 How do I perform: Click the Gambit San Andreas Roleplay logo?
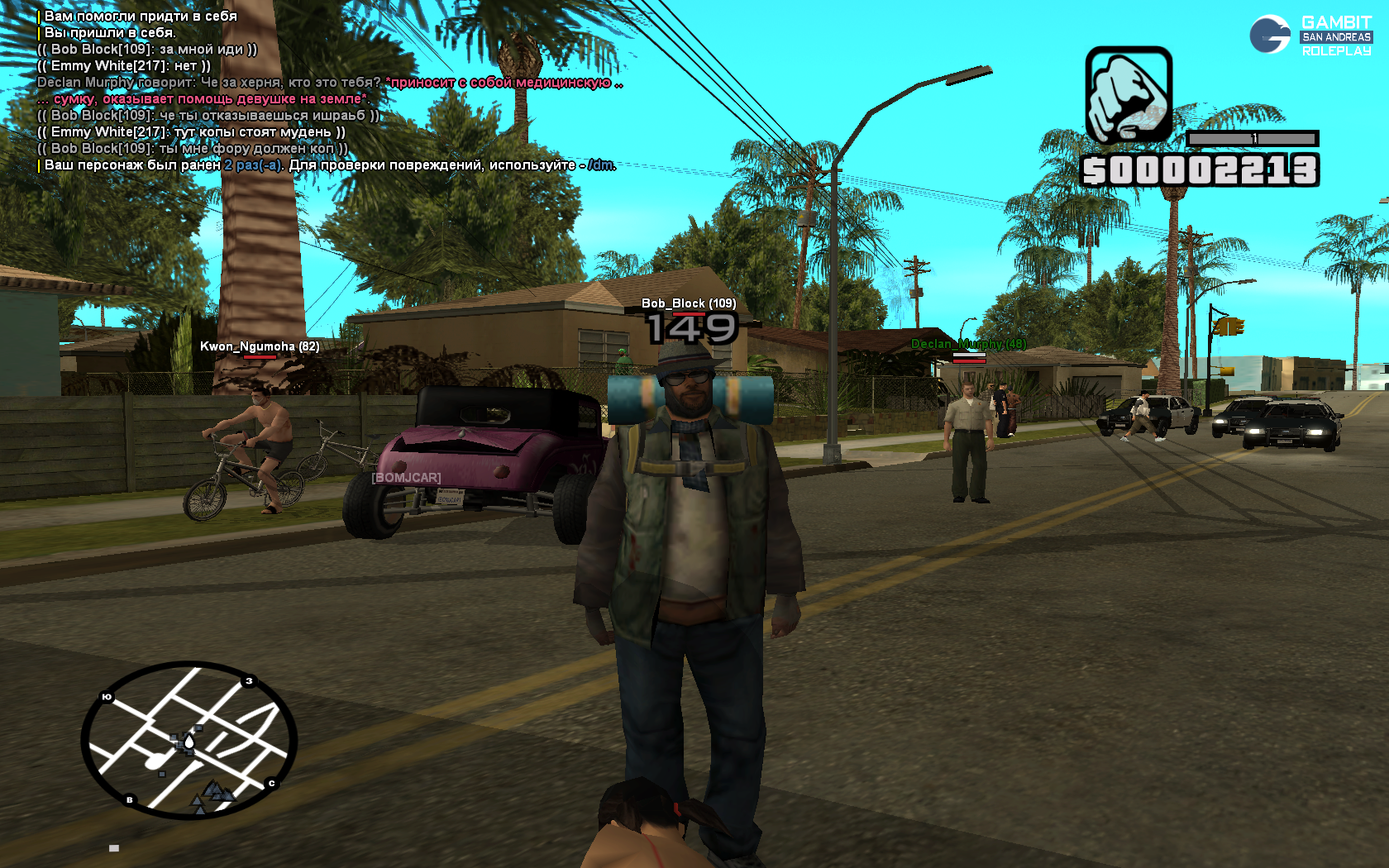[1310, 36]
